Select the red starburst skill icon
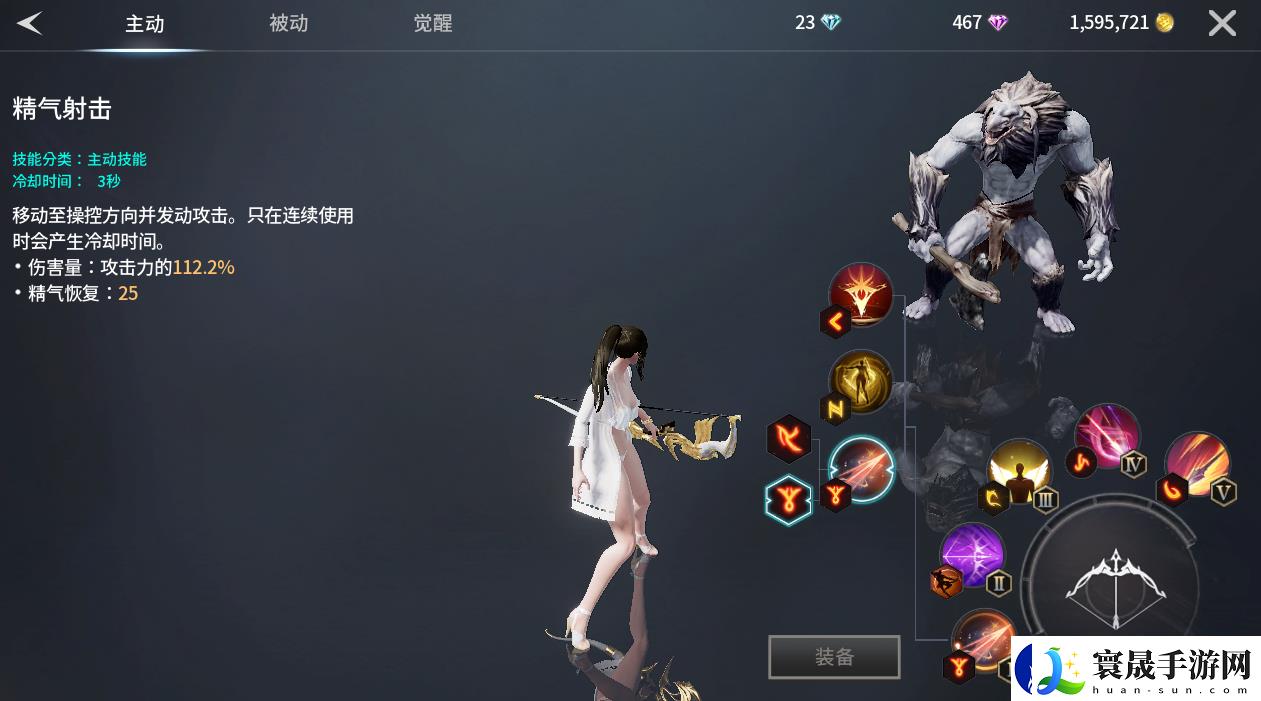Viewport: 1261px width, 701px height. (x=861, y=294)
